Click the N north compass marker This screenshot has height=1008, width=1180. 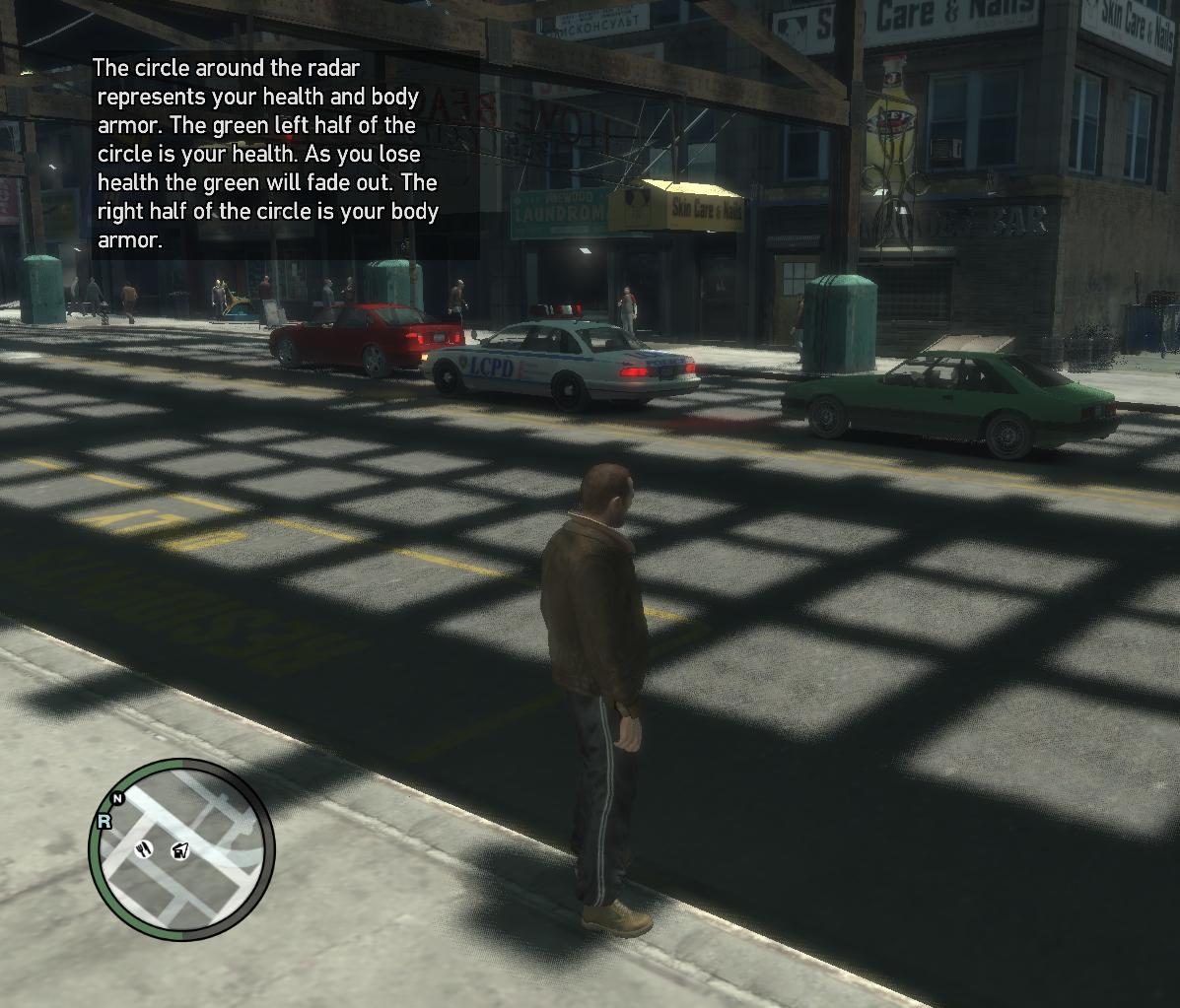click(118, 798)
